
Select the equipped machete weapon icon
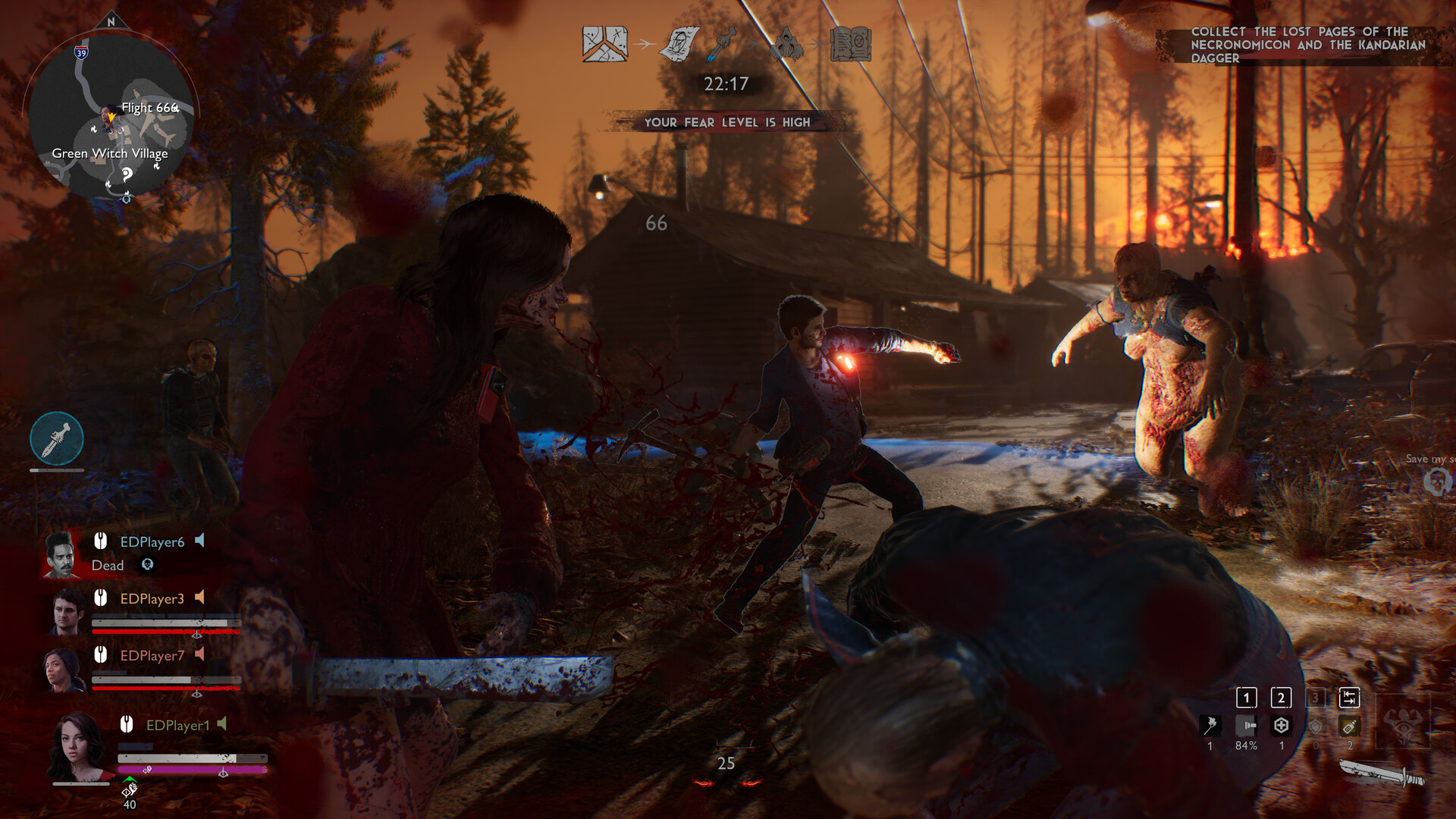click(x=1382, y=775)
